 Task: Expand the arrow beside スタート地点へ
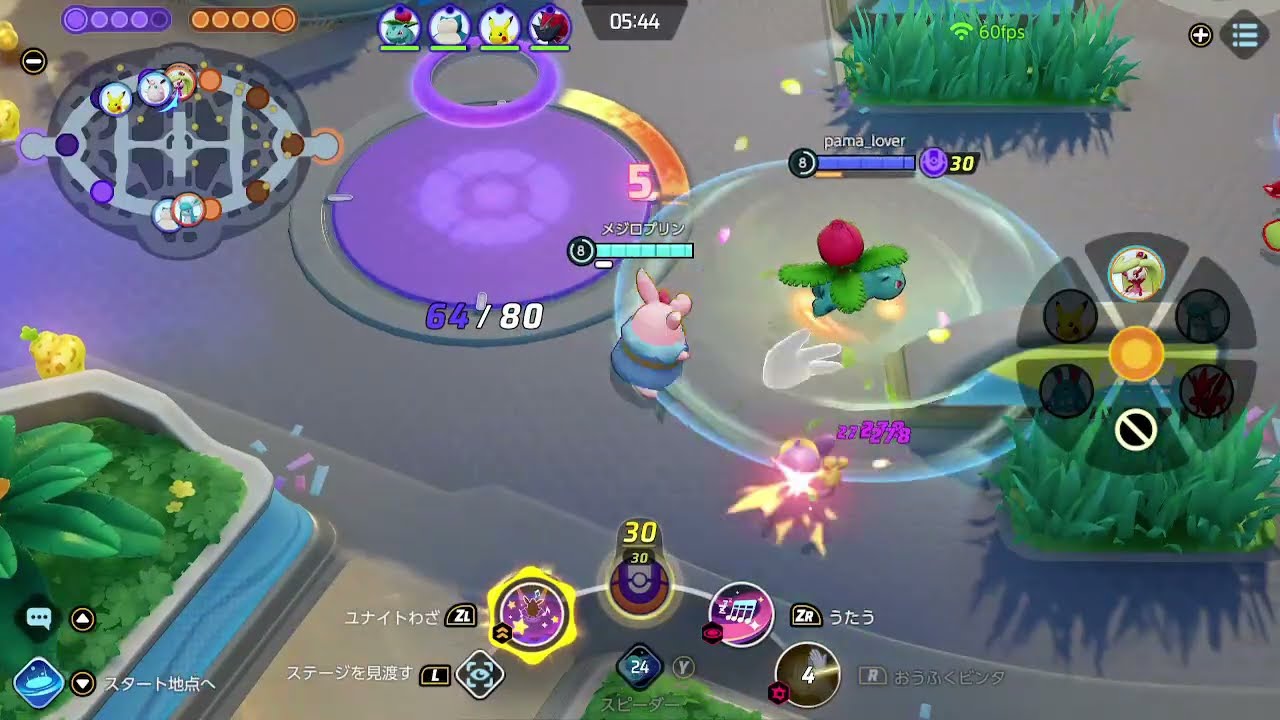coord(80,684)
